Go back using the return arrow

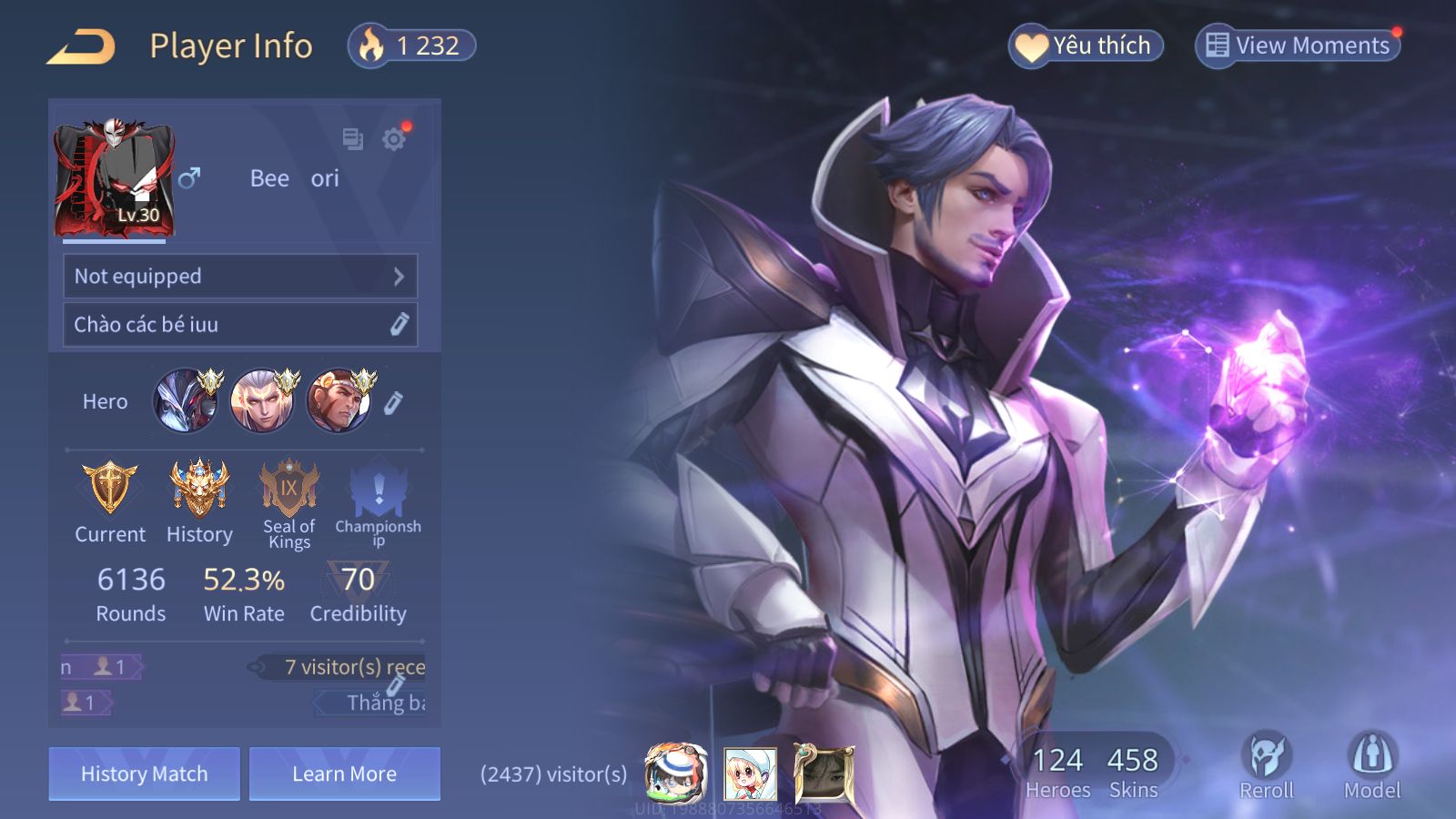[81, 46]
